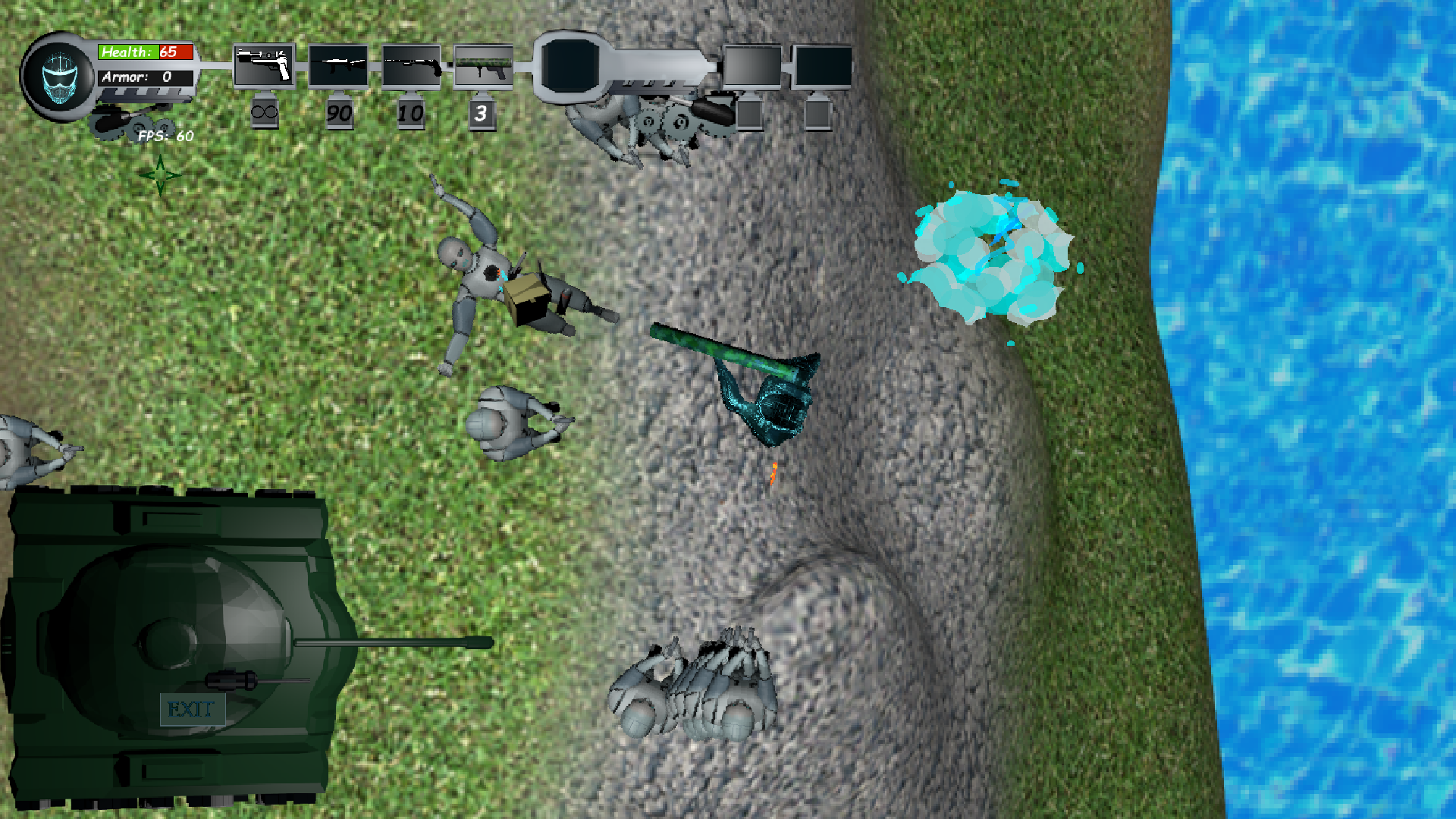
Task: Switch to the assault rifle slot
Action: point(337,67)
